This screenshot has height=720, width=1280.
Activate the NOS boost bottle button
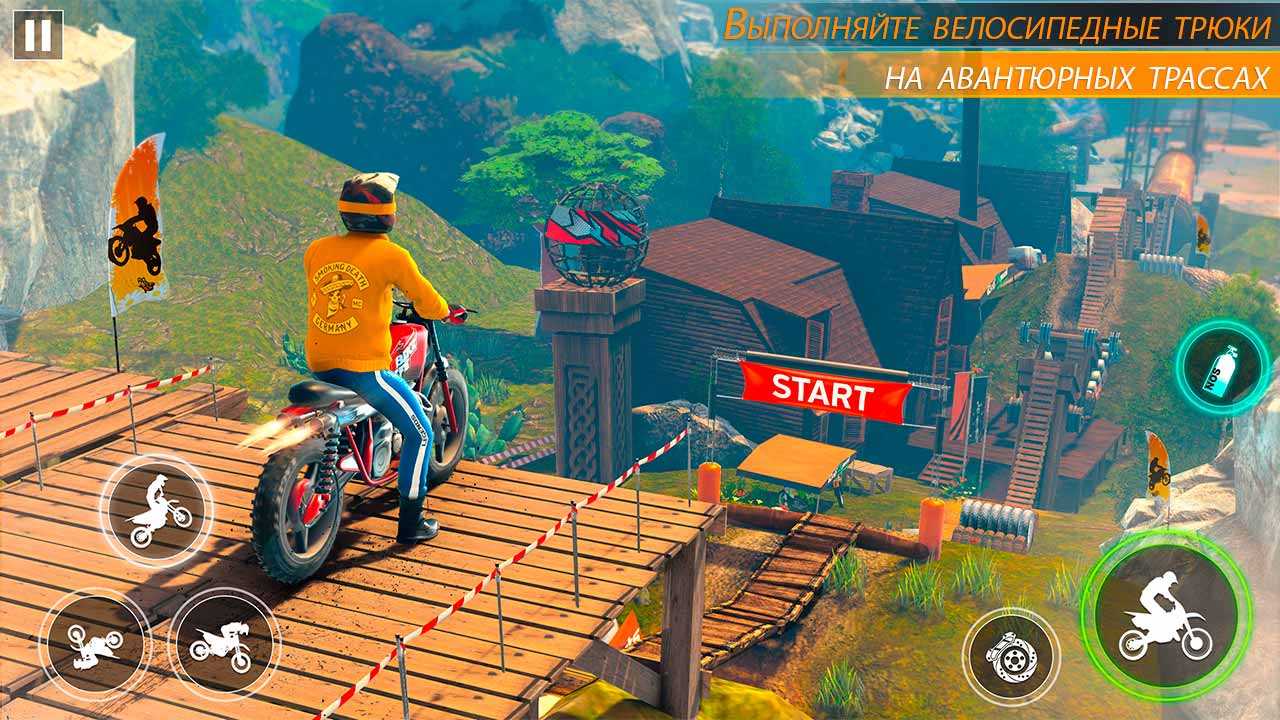(x=1223, y=368)
